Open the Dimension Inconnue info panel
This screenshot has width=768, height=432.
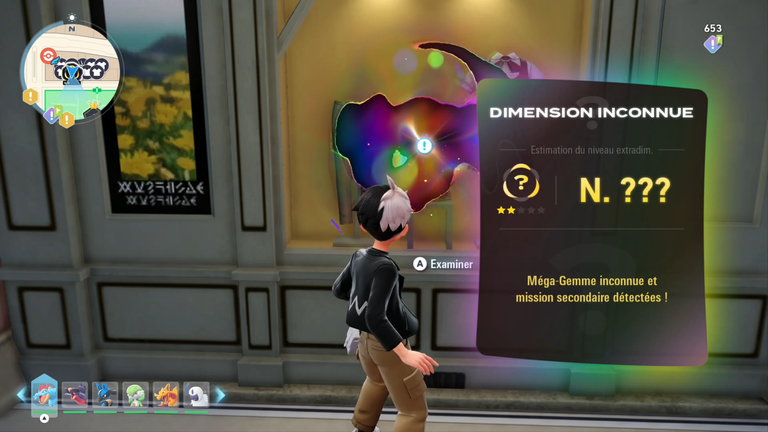click(591, 223)
